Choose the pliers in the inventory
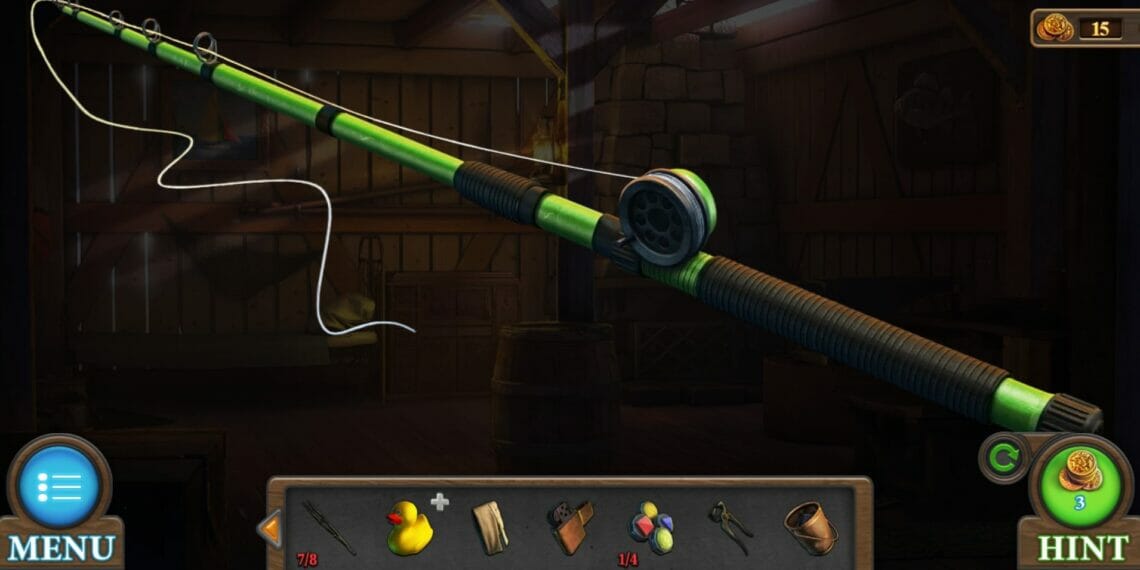Viewport: 1140px width, 570px height. click(x=729, y=526)
